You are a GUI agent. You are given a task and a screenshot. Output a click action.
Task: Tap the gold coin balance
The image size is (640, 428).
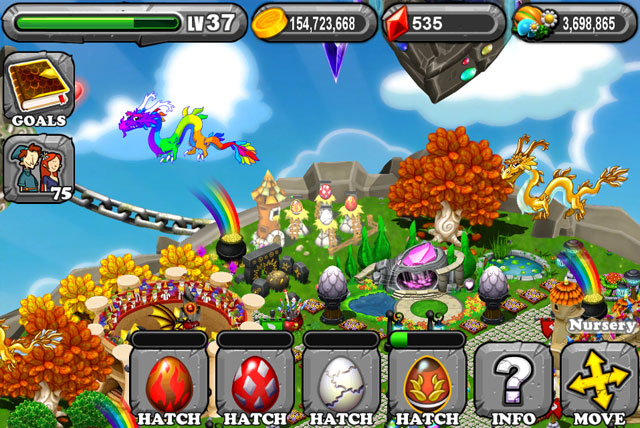click(x=312, y=21)
